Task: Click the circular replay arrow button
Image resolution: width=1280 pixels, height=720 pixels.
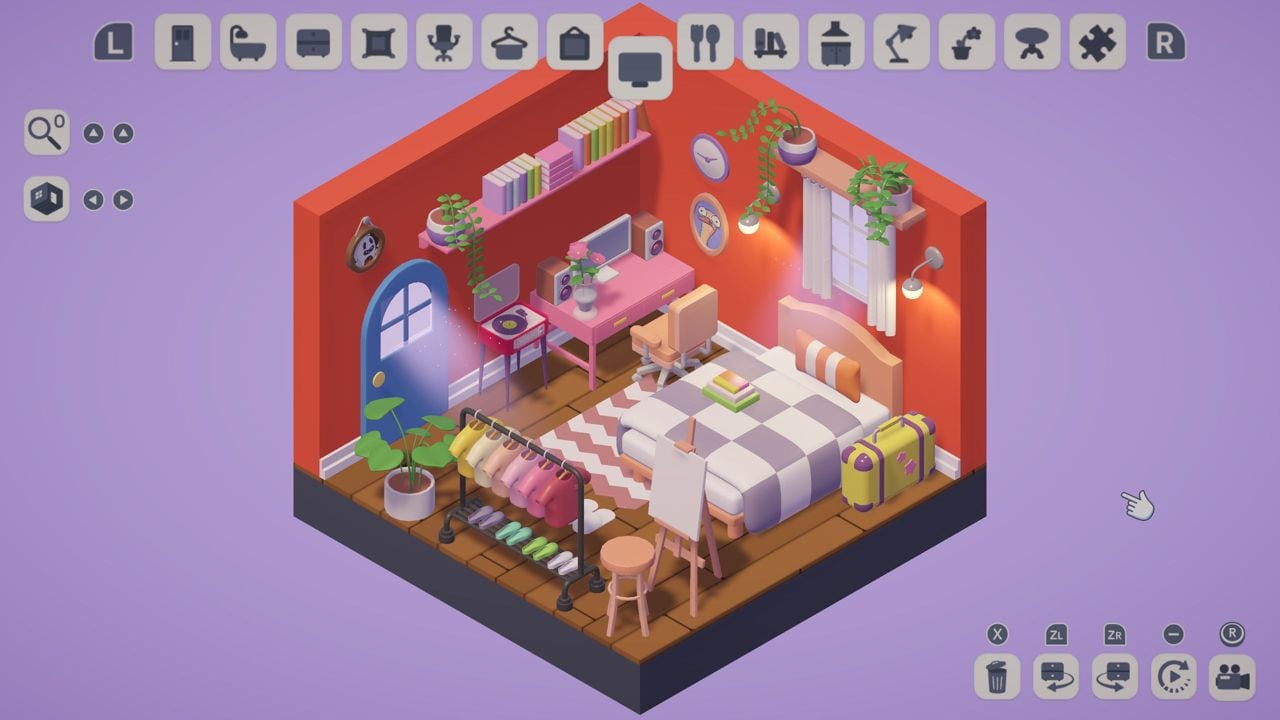Action: (1174, 677)
